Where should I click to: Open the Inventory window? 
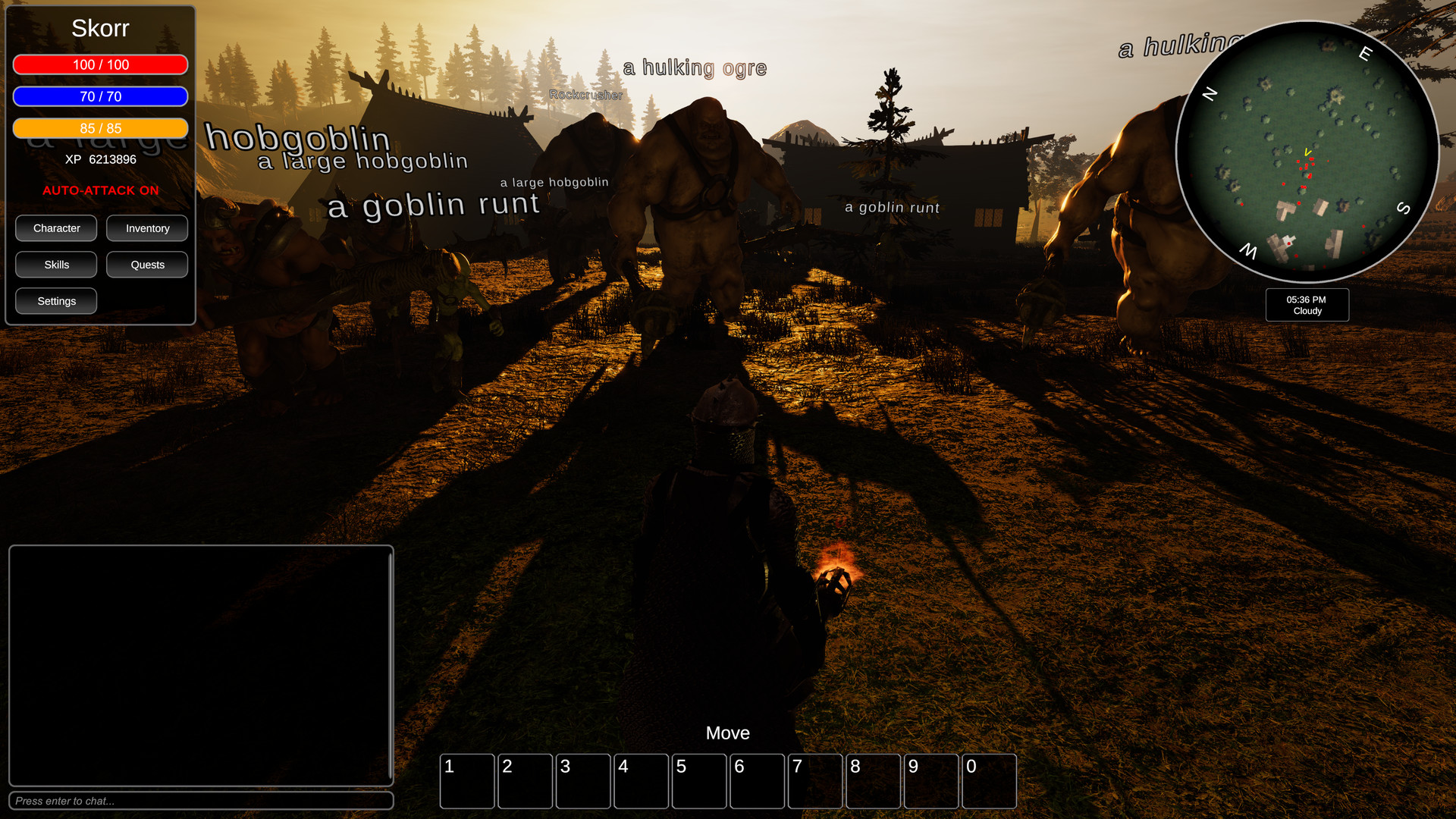[x=147, y=227]
